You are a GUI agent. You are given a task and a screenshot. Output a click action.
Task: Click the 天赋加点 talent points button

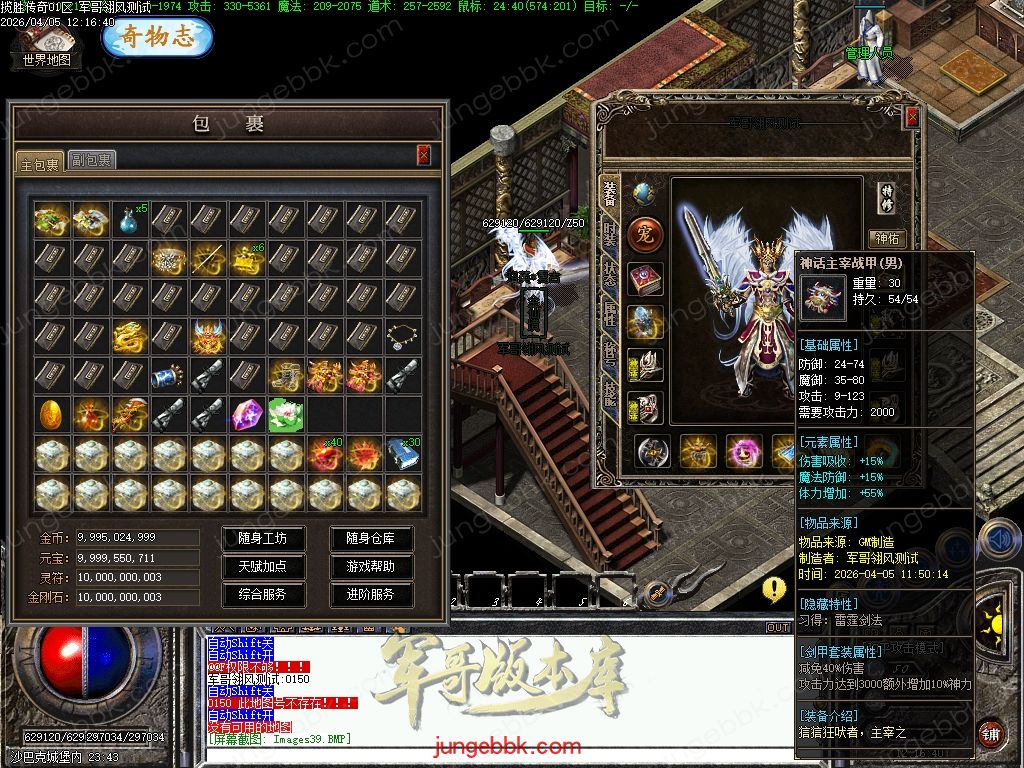point(262,566)
